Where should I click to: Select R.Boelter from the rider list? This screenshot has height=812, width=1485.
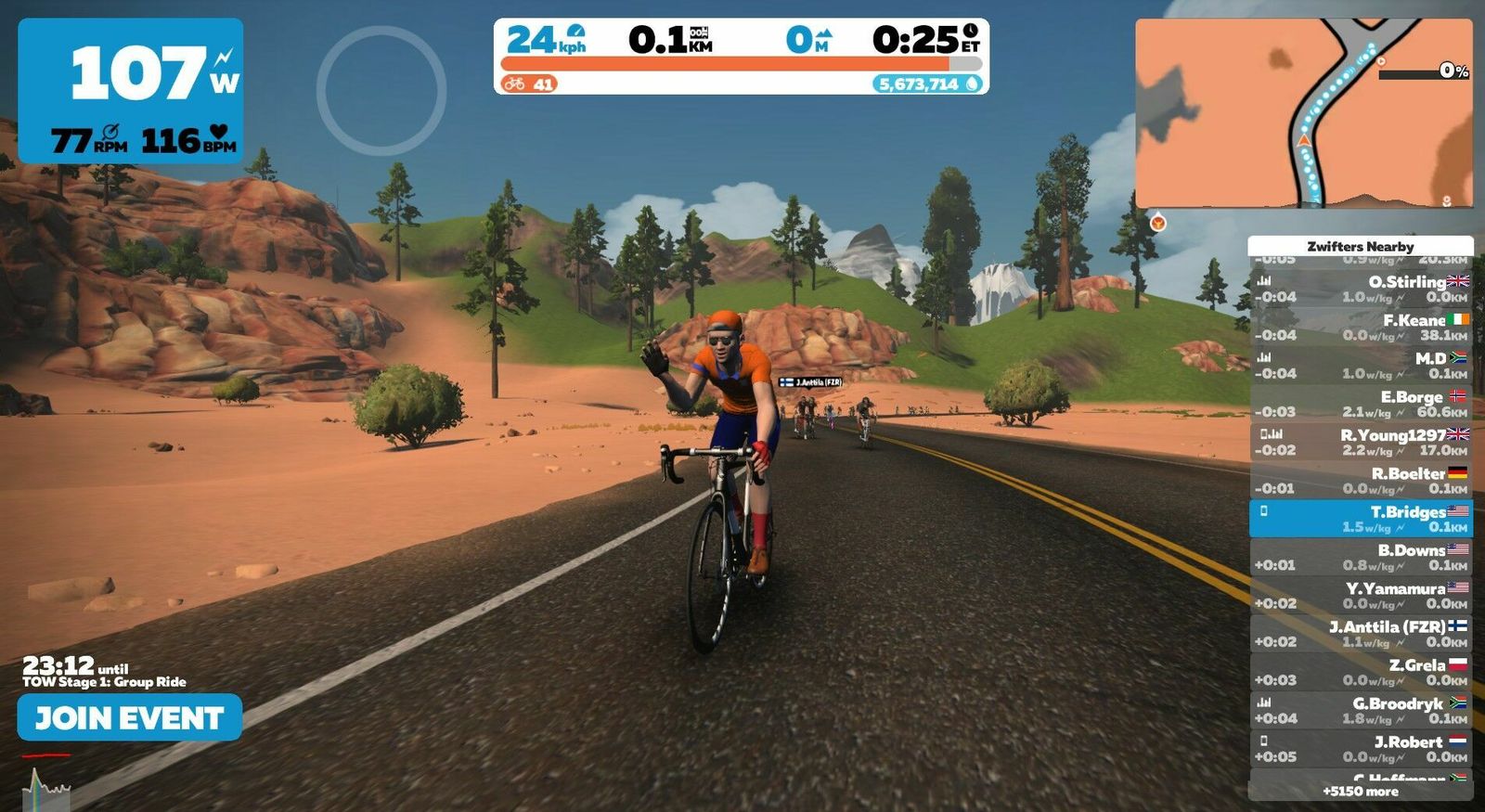1360,481
